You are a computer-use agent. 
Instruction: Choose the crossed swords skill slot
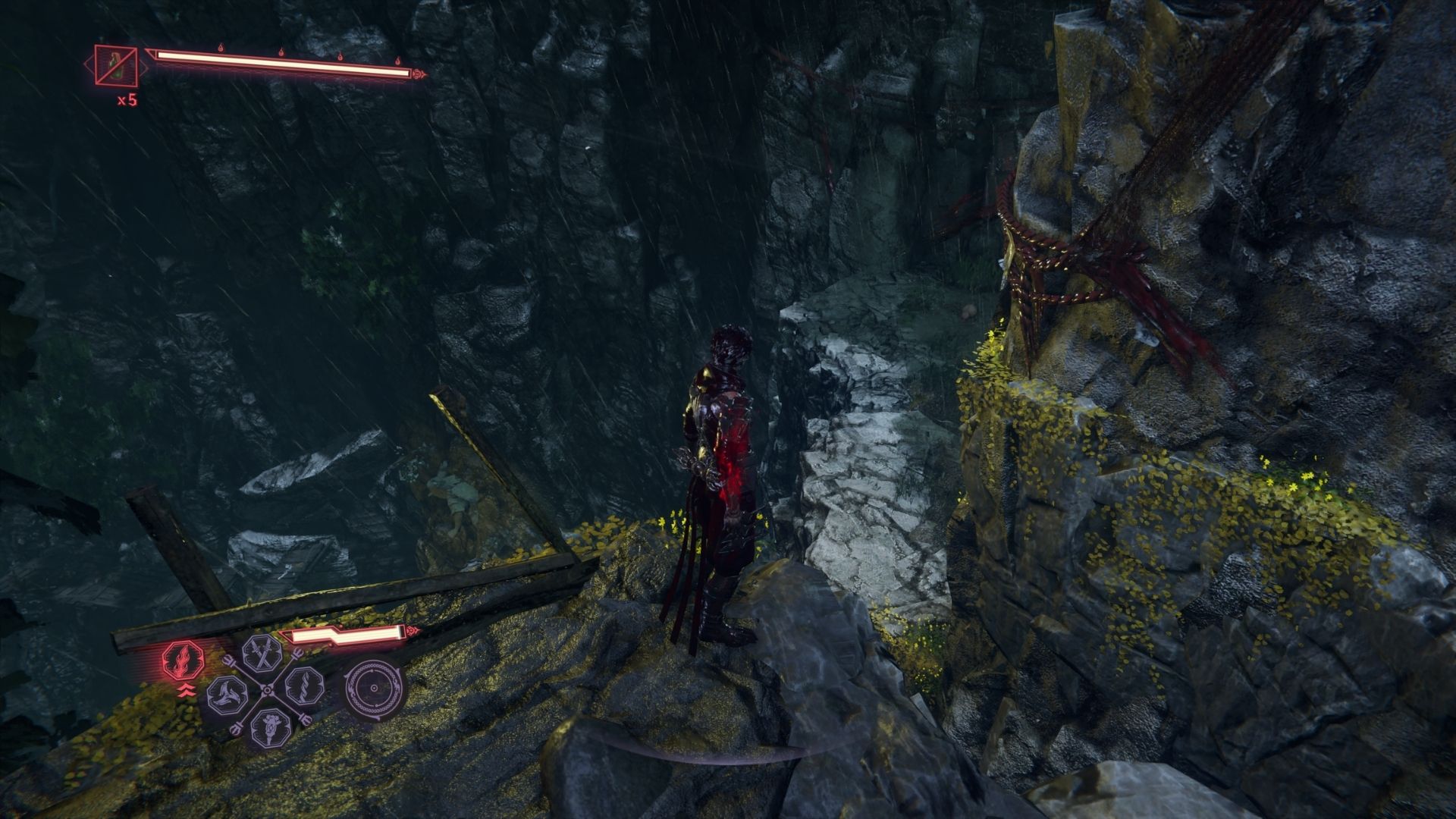(262, 654)
